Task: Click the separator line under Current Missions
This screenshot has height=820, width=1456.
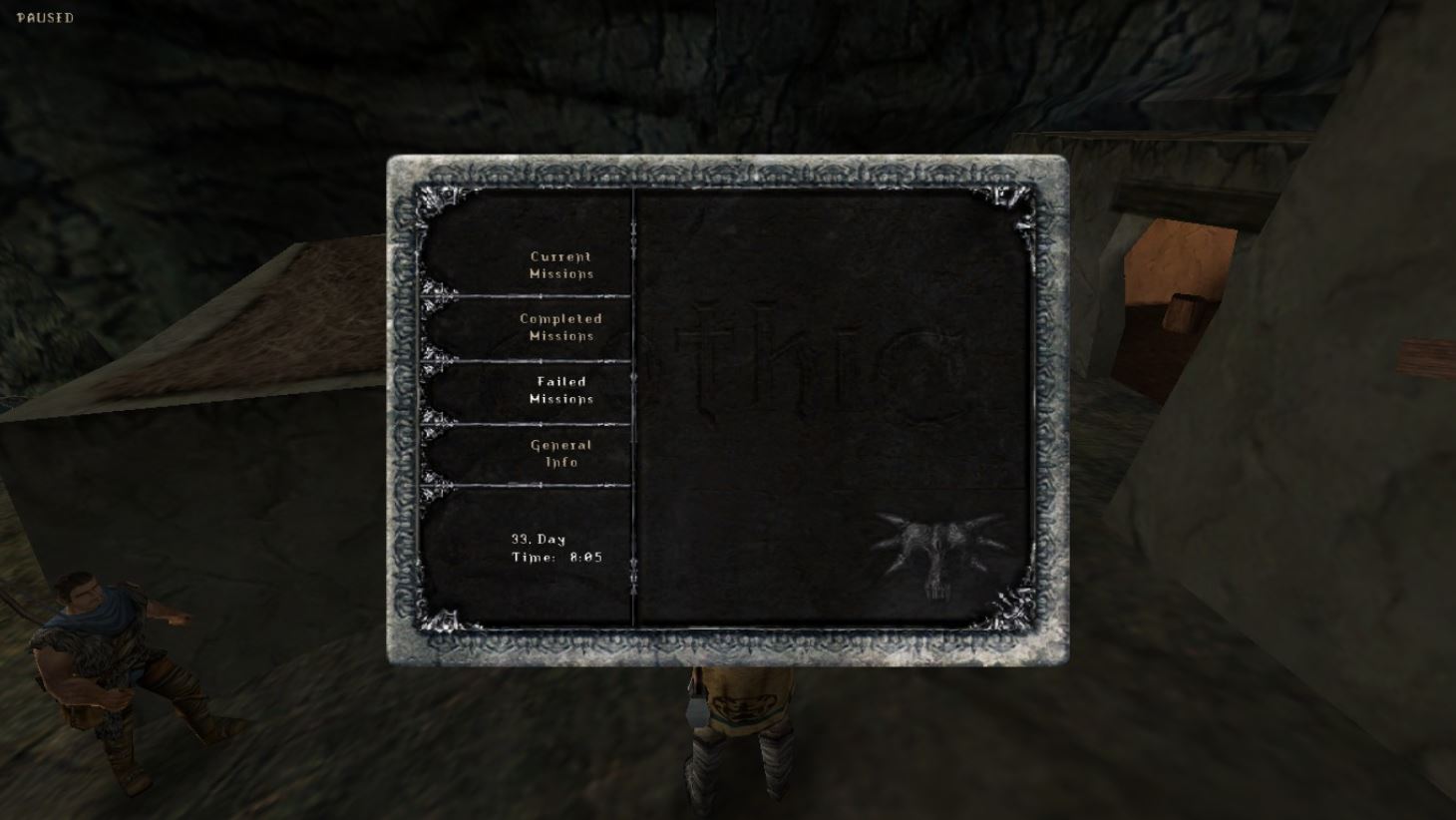Action: (x=529, y=295)
